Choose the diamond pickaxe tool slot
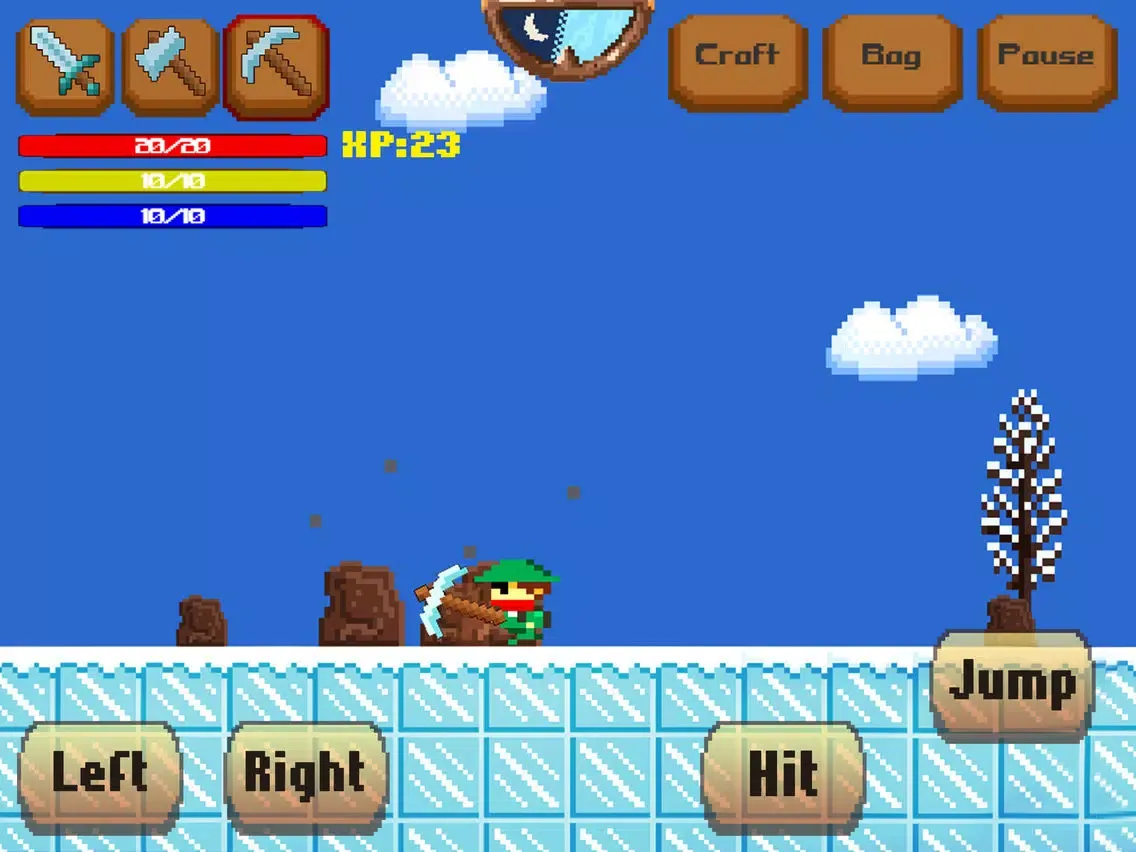The image size is (1136, 852). tap(276, 65)
